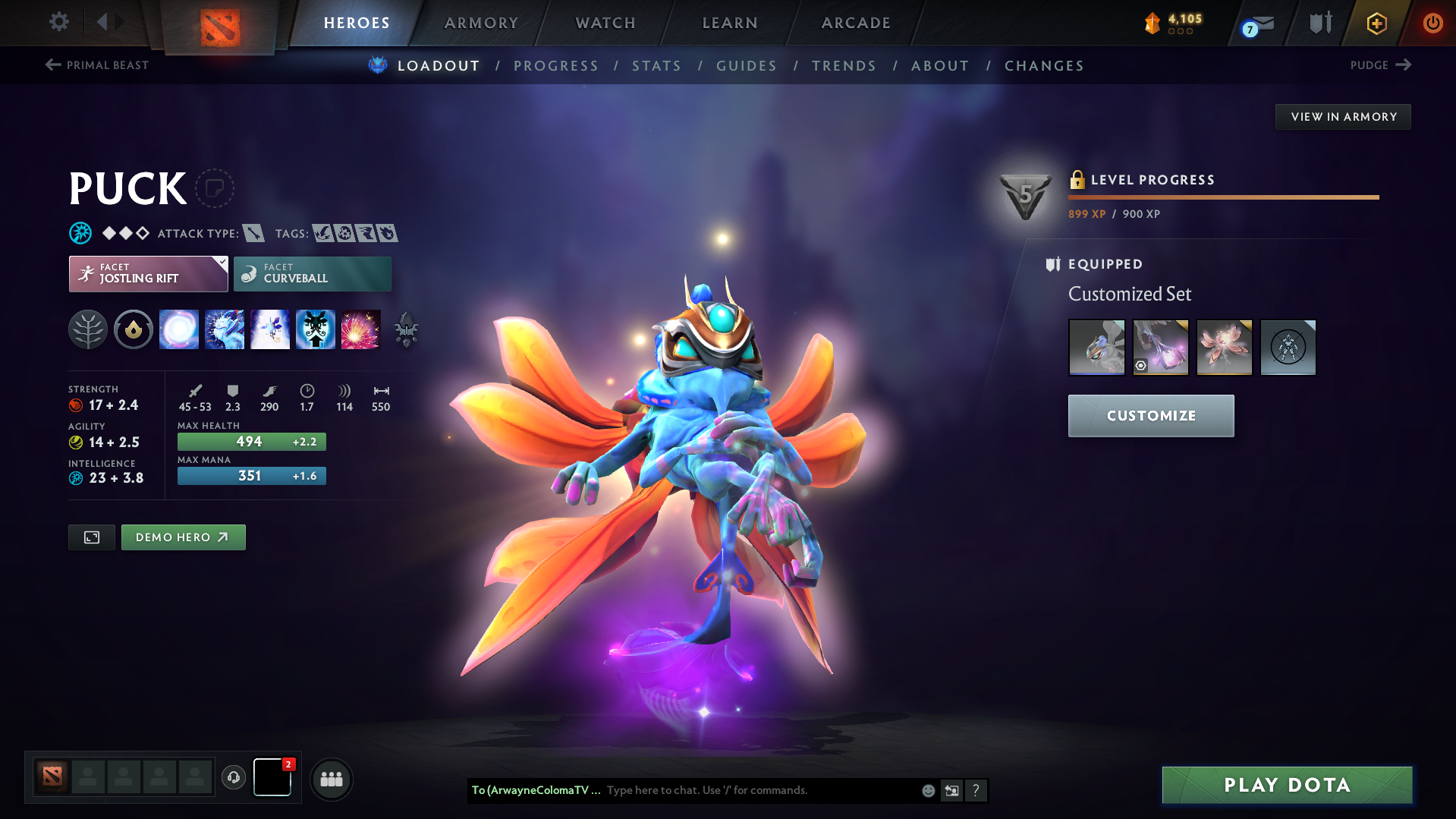Open the talent tree icon
This screenshot has height=819, width=1456.
88,329
